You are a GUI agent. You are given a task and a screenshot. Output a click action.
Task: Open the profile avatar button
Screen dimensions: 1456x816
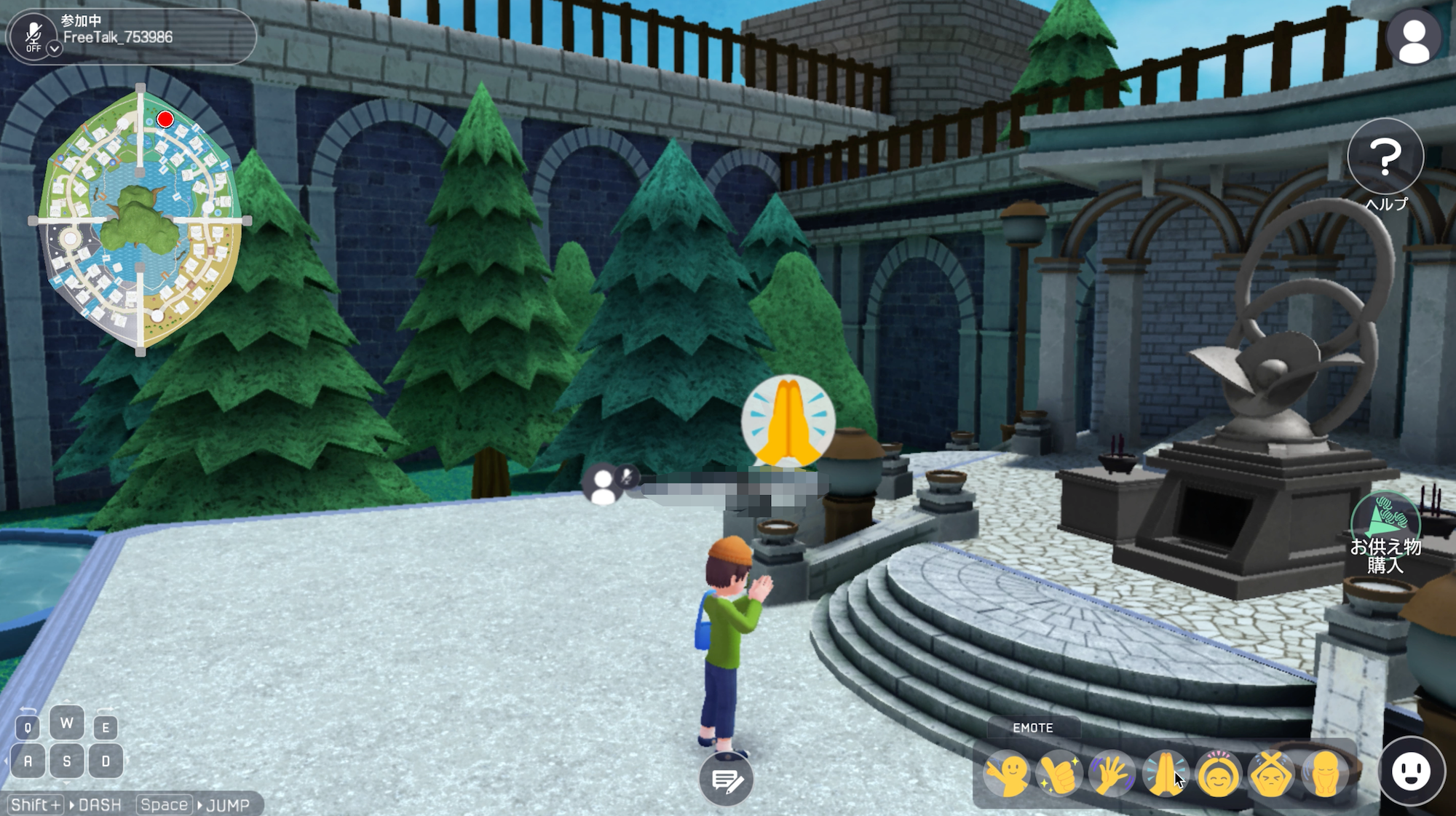click(1414, 37)
